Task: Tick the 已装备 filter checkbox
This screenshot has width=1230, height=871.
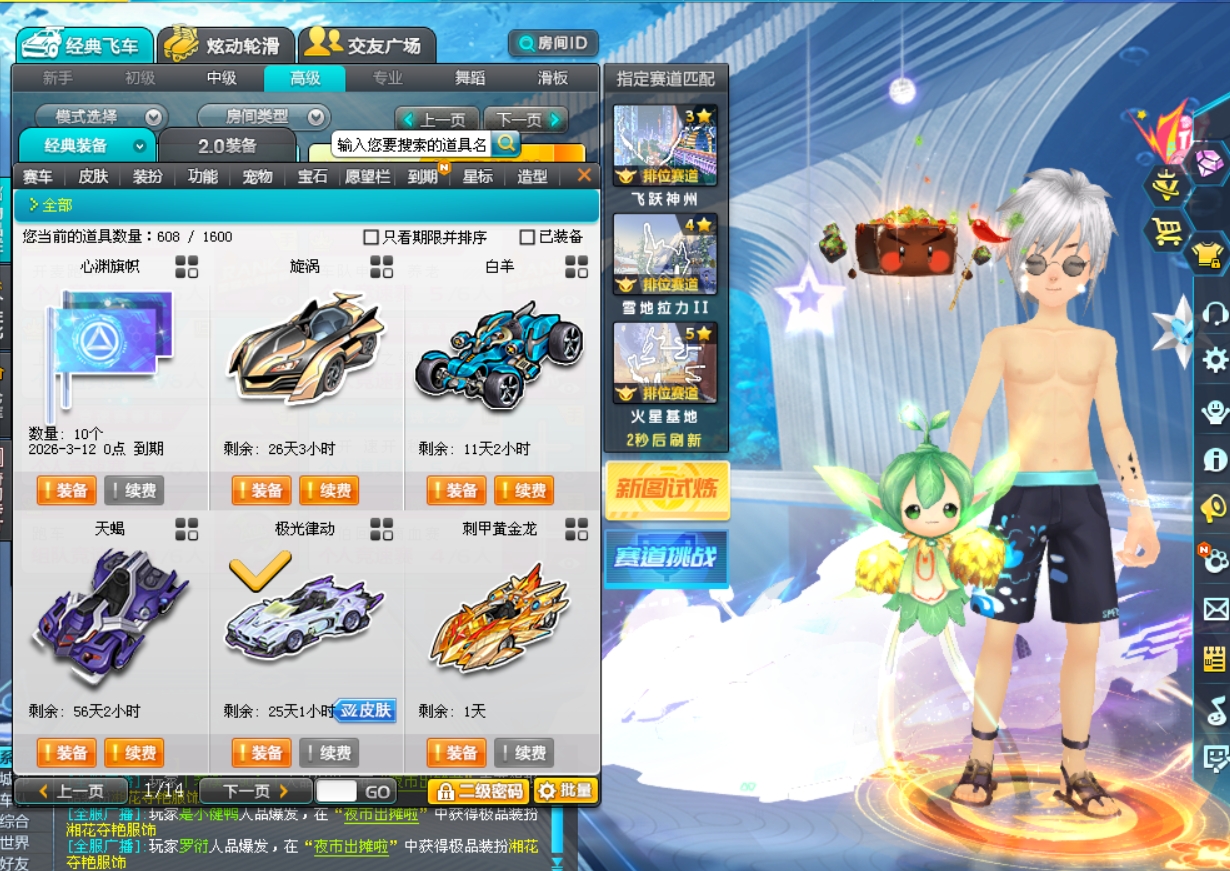Action: click(x=527, y=237)
